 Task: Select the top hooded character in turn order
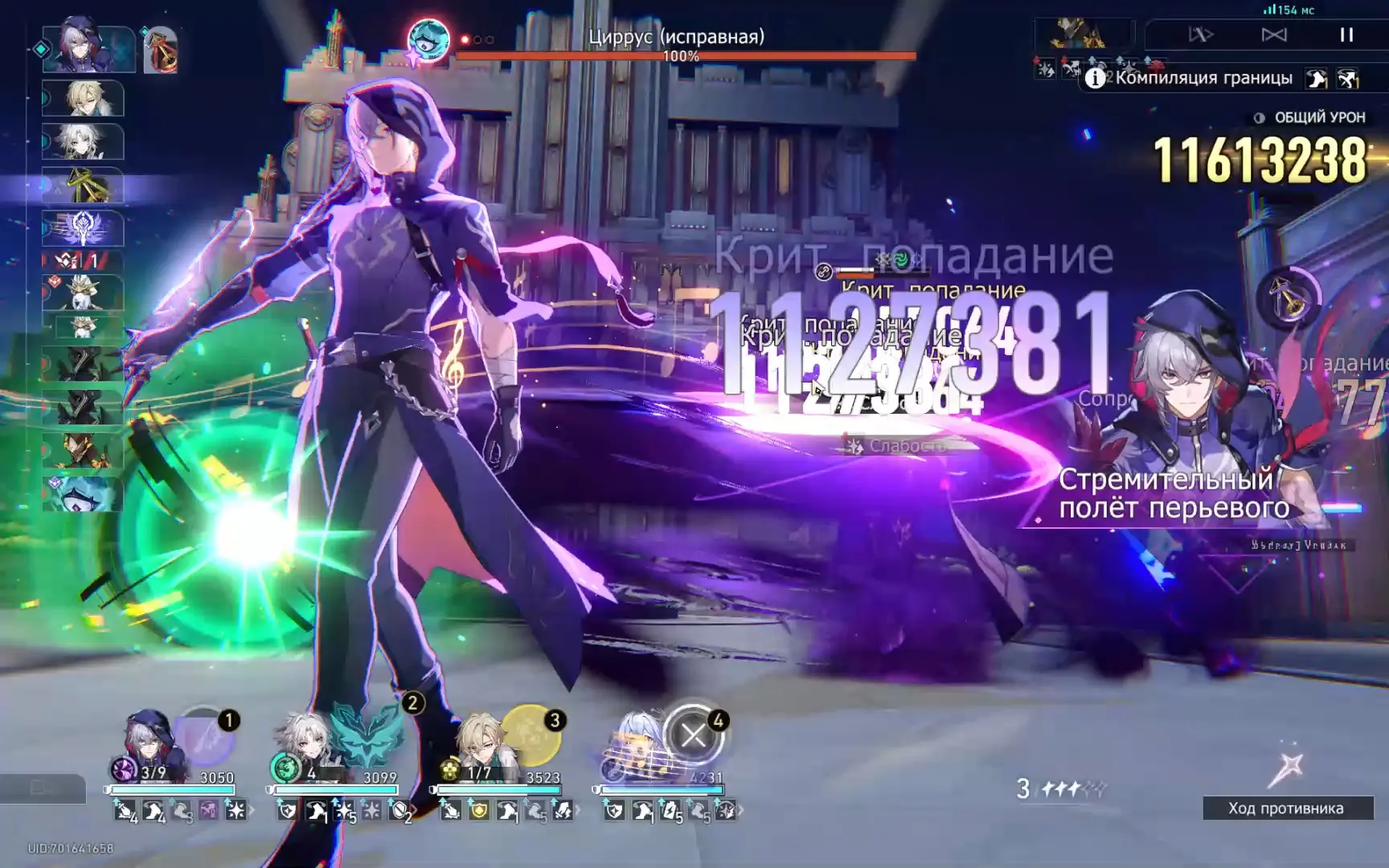[x=88, y=48]
